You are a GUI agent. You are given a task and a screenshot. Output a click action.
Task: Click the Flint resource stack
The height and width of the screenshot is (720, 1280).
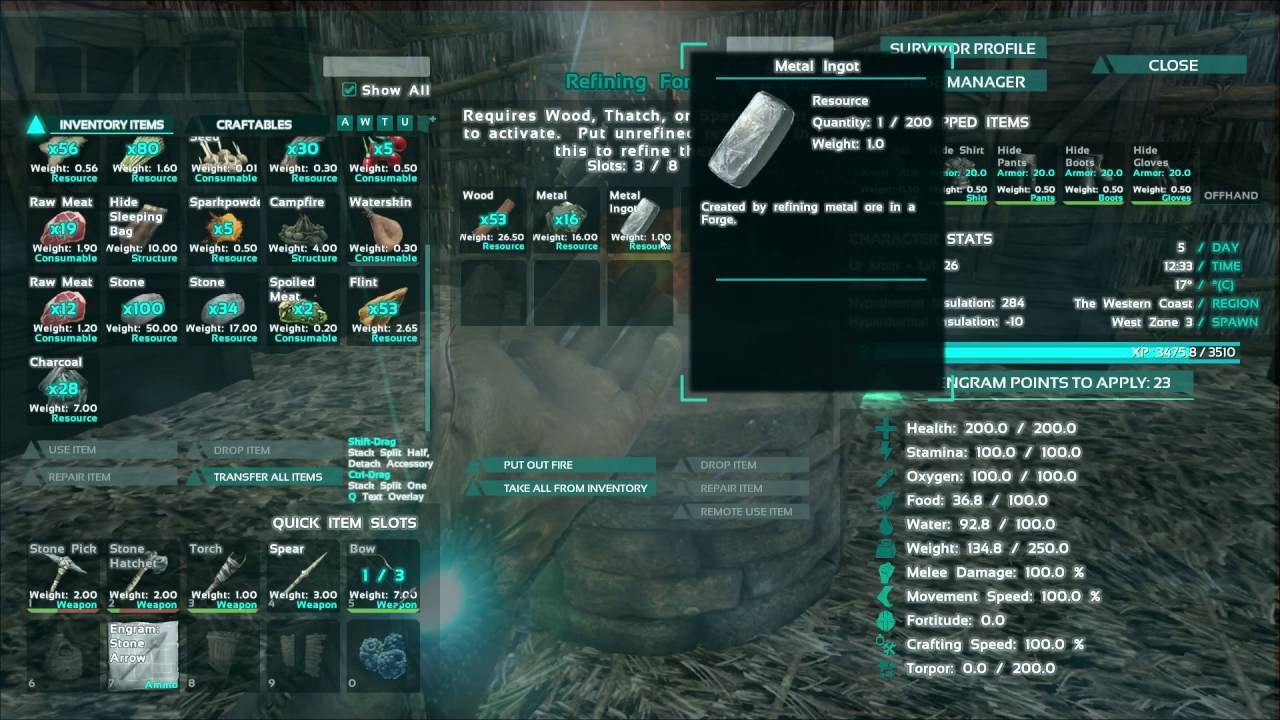383,310
